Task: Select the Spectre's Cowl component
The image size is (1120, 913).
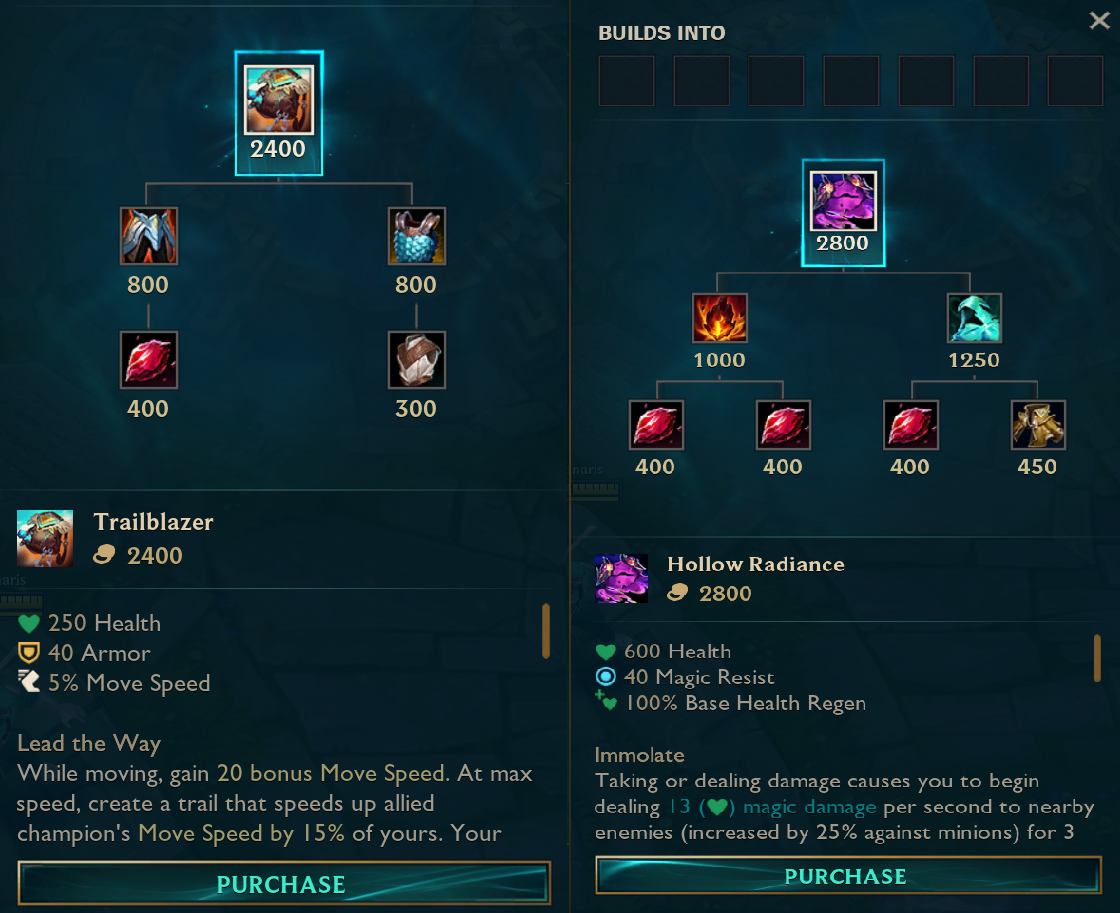Action: [974, 319]
